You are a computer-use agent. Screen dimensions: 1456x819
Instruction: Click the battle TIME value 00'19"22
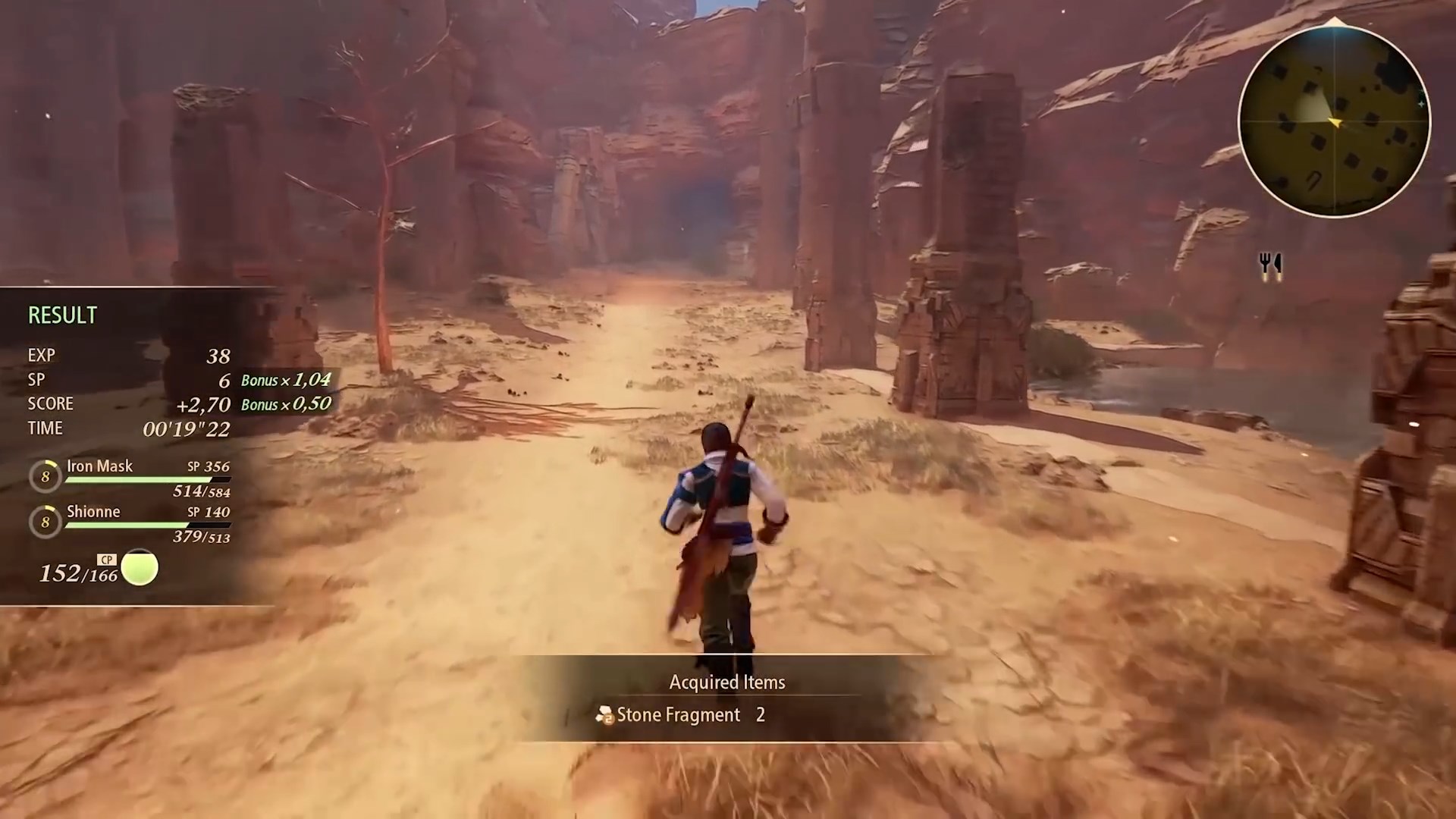point(187,428)
